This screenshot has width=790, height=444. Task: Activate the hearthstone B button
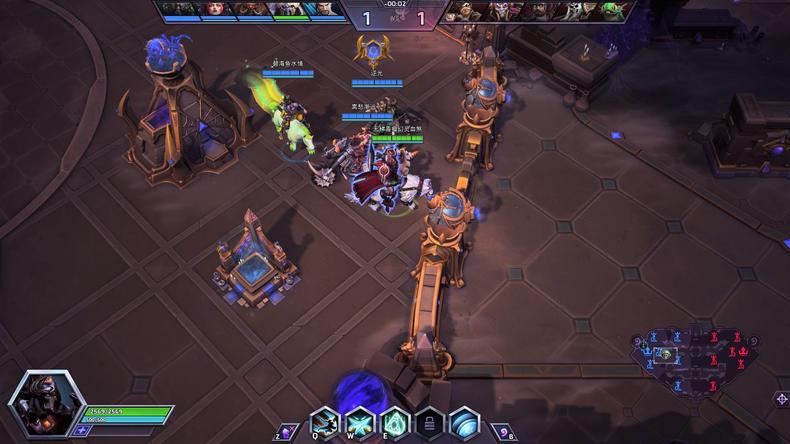[x=505, y=430]
